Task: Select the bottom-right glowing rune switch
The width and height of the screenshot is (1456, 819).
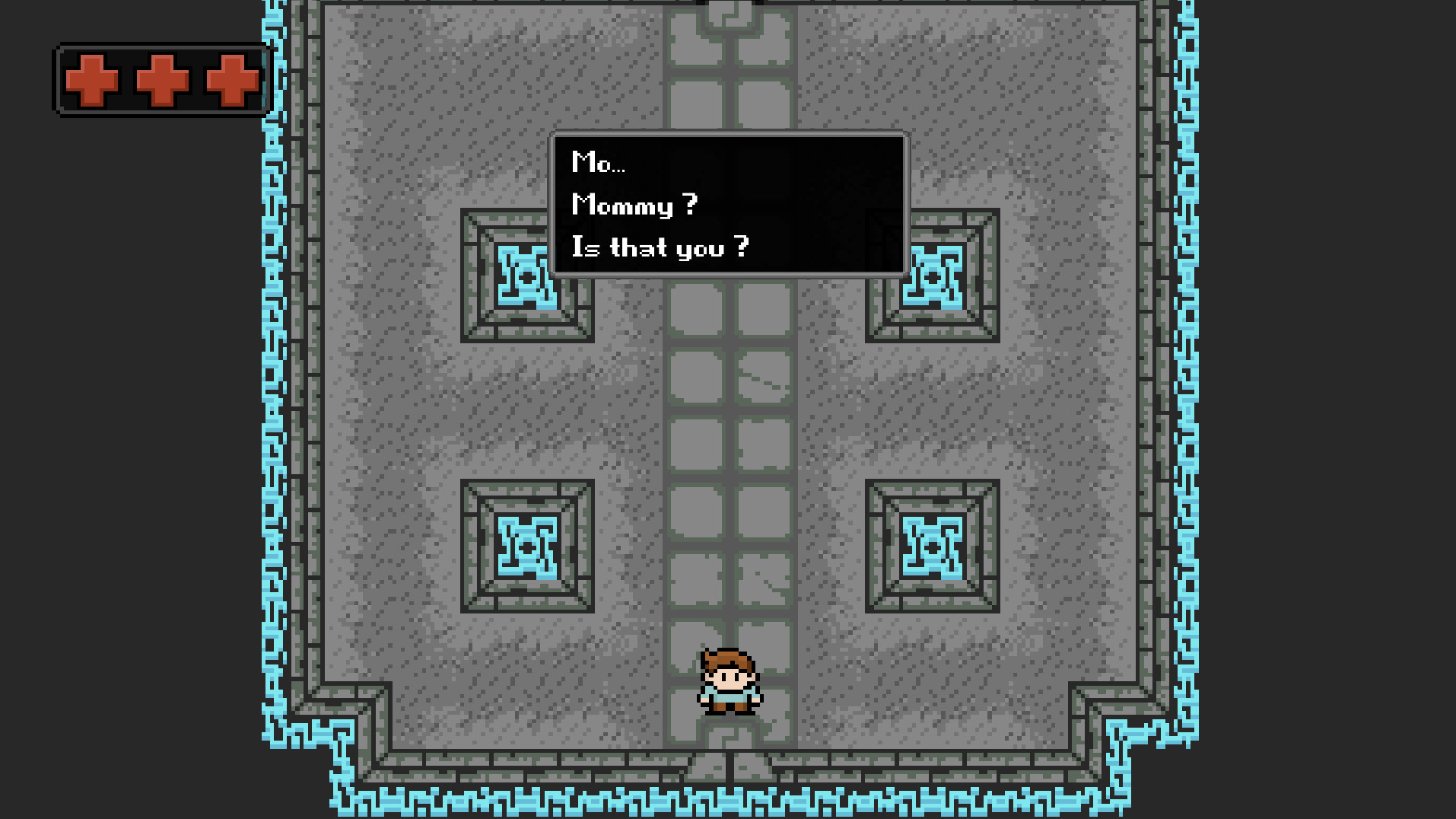Action: [x=933, y=547]
